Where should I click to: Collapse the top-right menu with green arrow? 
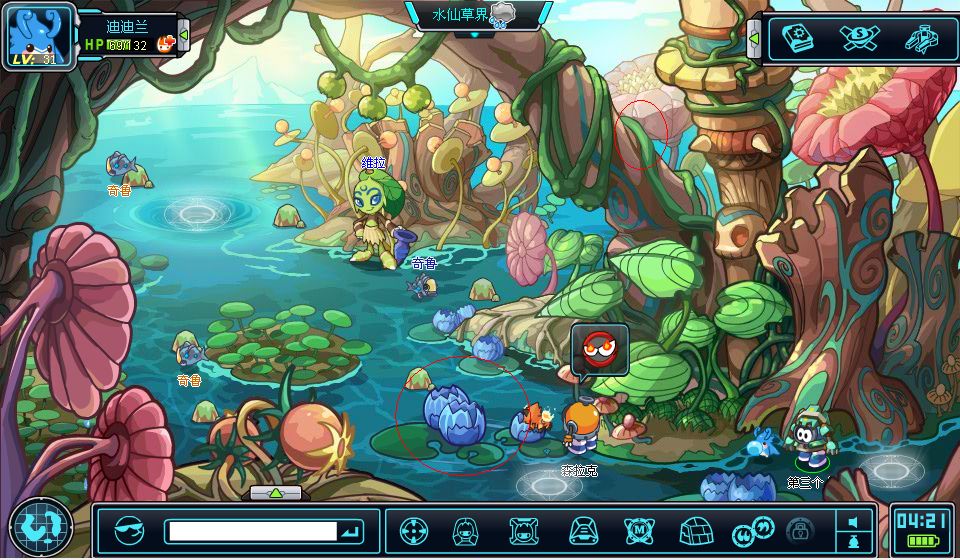pos(754,39)
